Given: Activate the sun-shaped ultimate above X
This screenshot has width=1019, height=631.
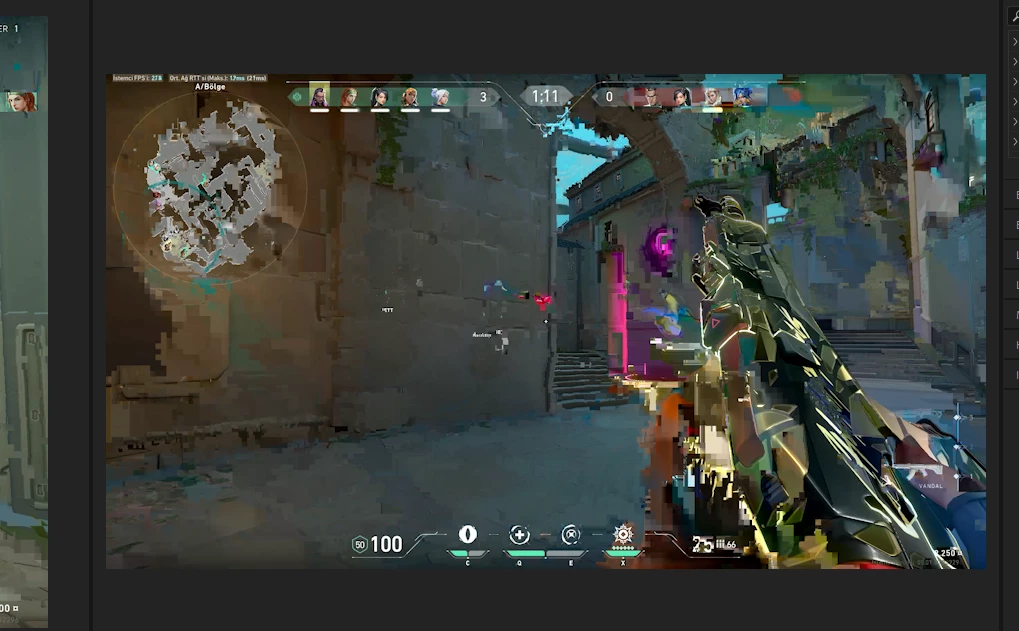Looking at the screenshot, I should tap(625, 533).
